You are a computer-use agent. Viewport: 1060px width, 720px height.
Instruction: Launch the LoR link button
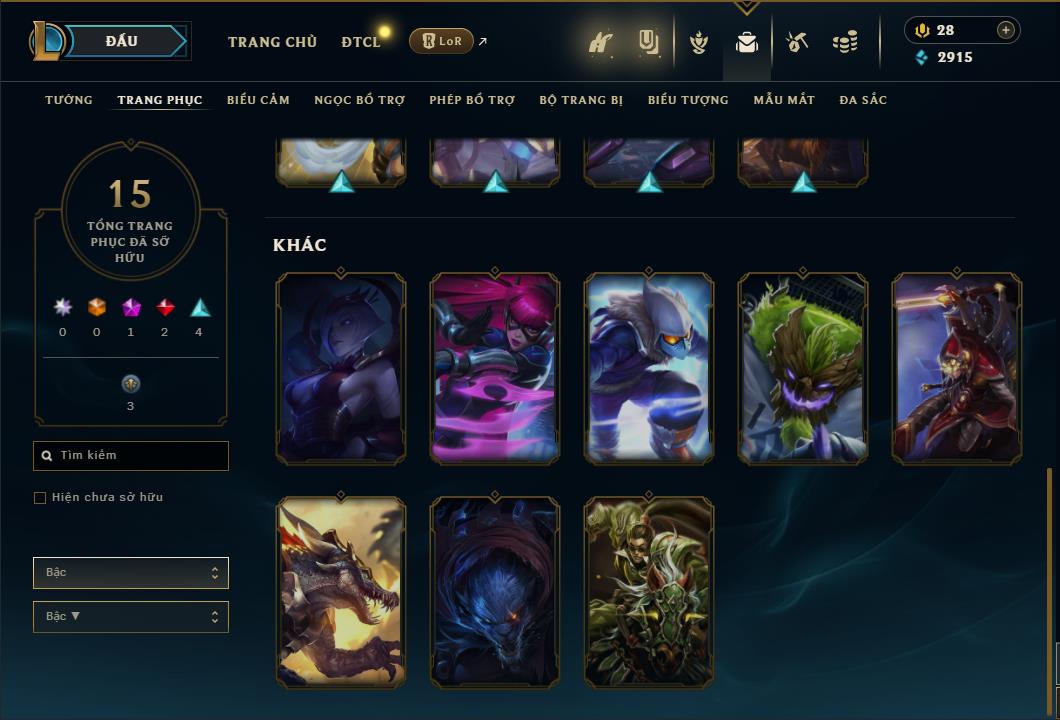[441, 41]
